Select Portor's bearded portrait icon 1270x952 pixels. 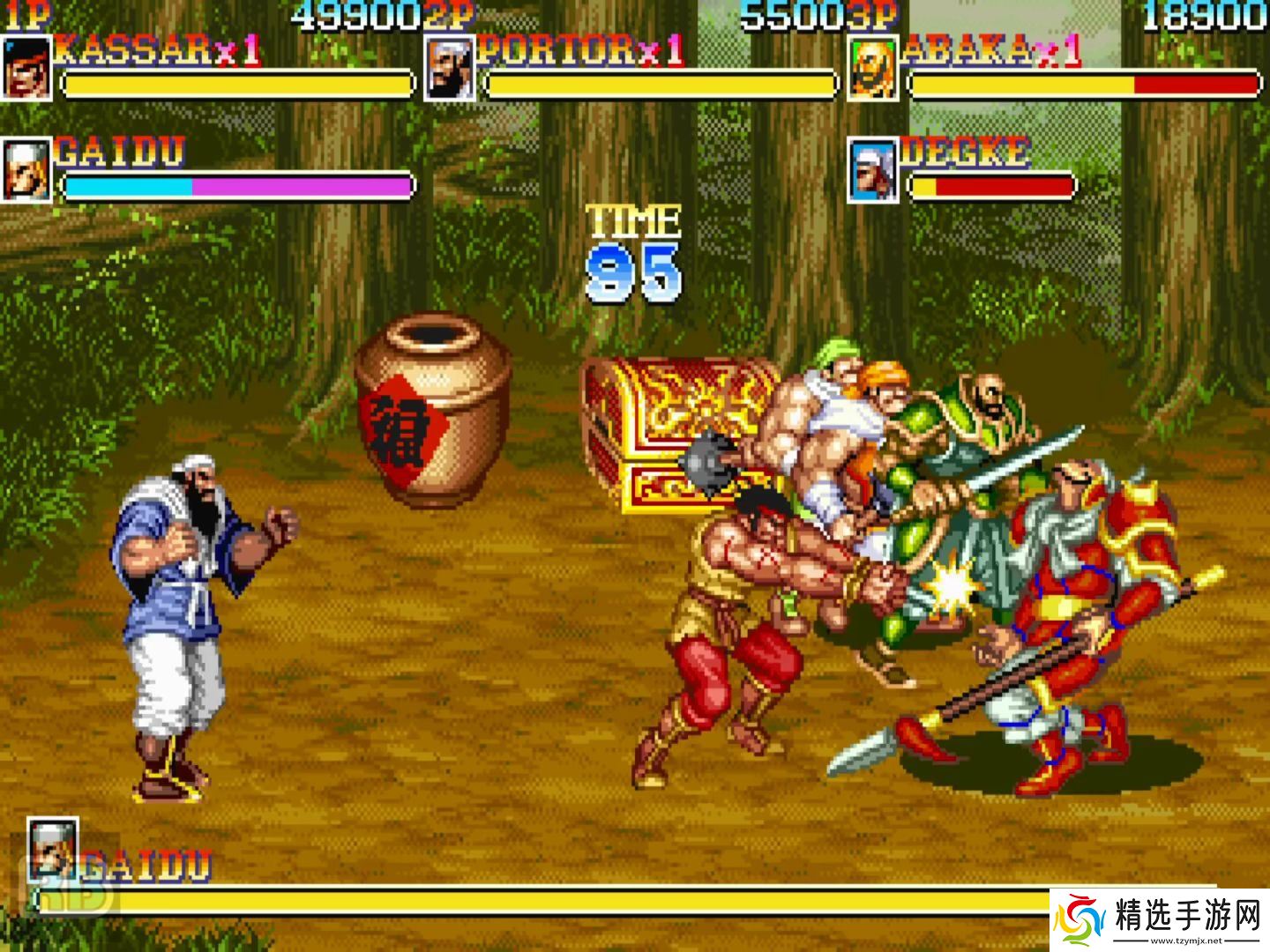pos(450,68)
